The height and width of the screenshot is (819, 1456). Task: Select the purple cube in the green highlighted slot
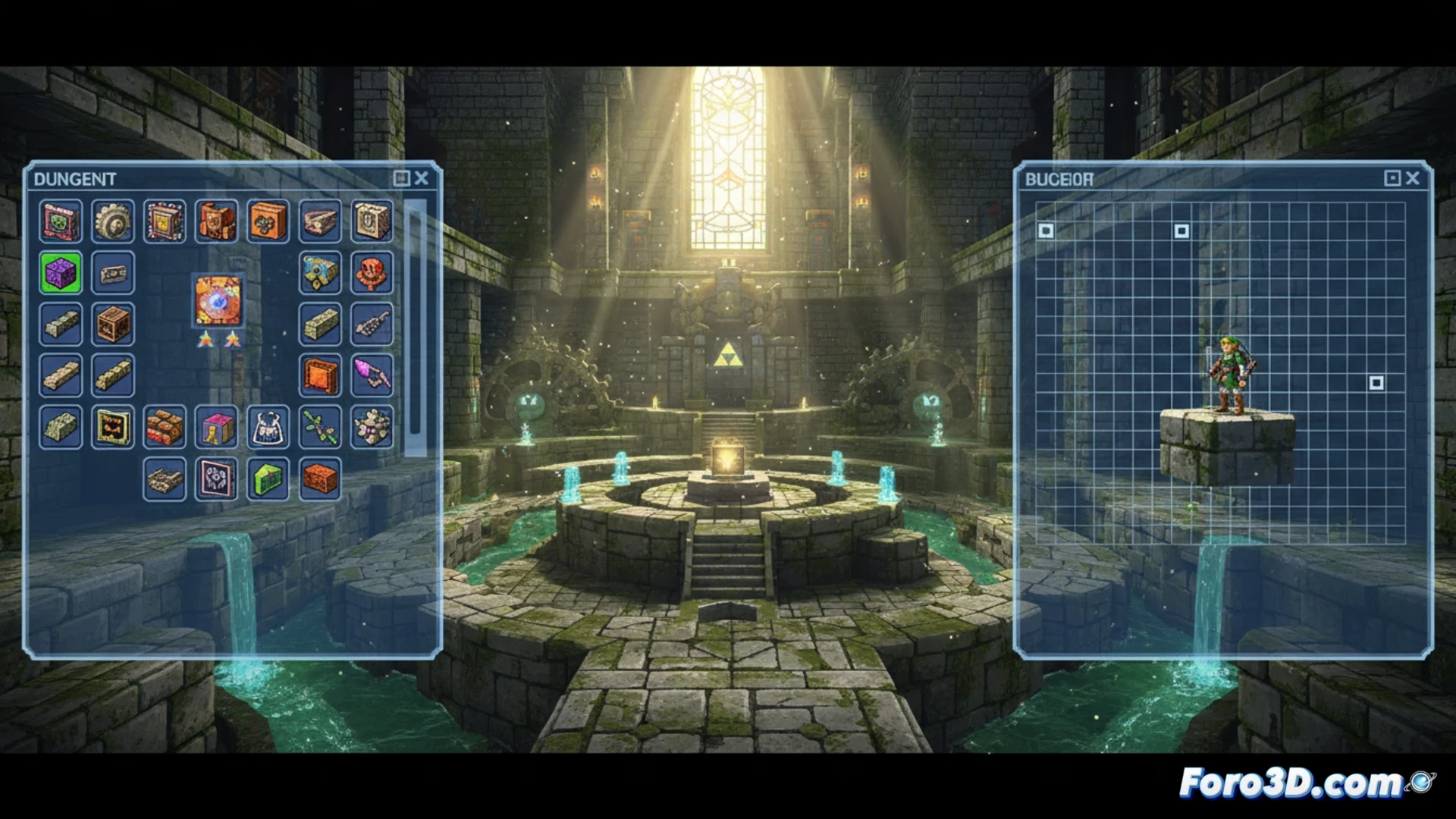(60, 272)
